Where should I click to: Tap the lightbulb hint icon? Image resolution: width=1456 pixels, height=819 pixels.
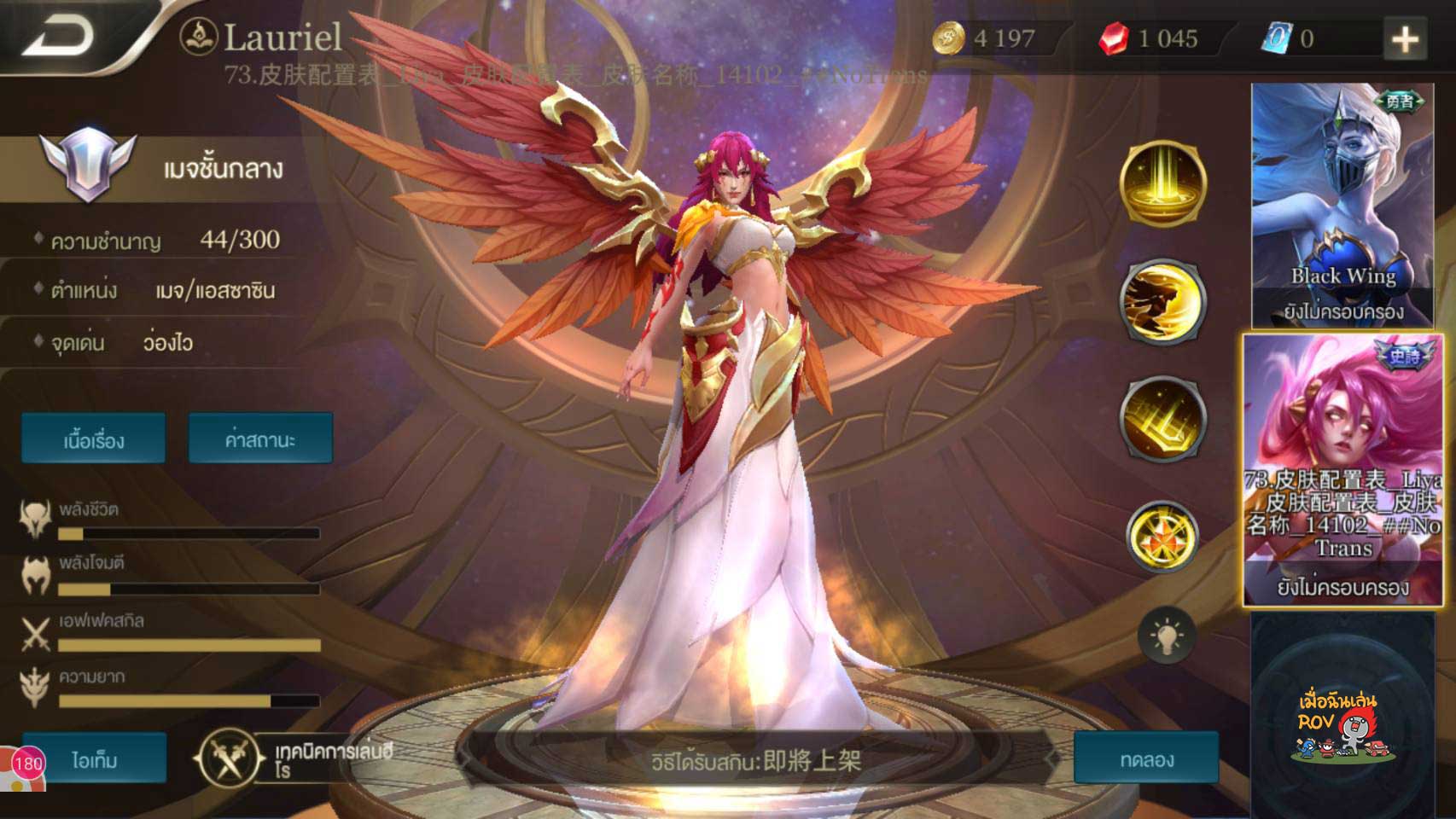click(1166, 636)
